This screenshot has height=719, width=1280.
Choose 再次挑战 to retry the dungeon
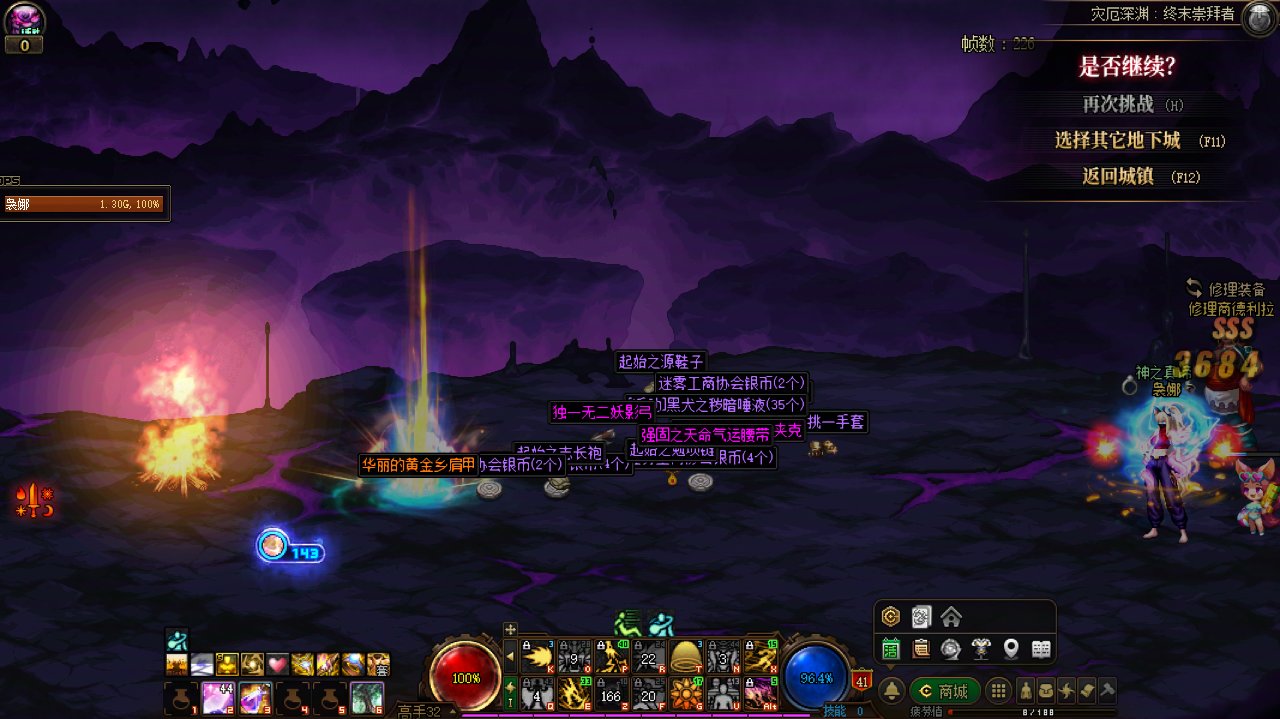[x=1118, y=104]
